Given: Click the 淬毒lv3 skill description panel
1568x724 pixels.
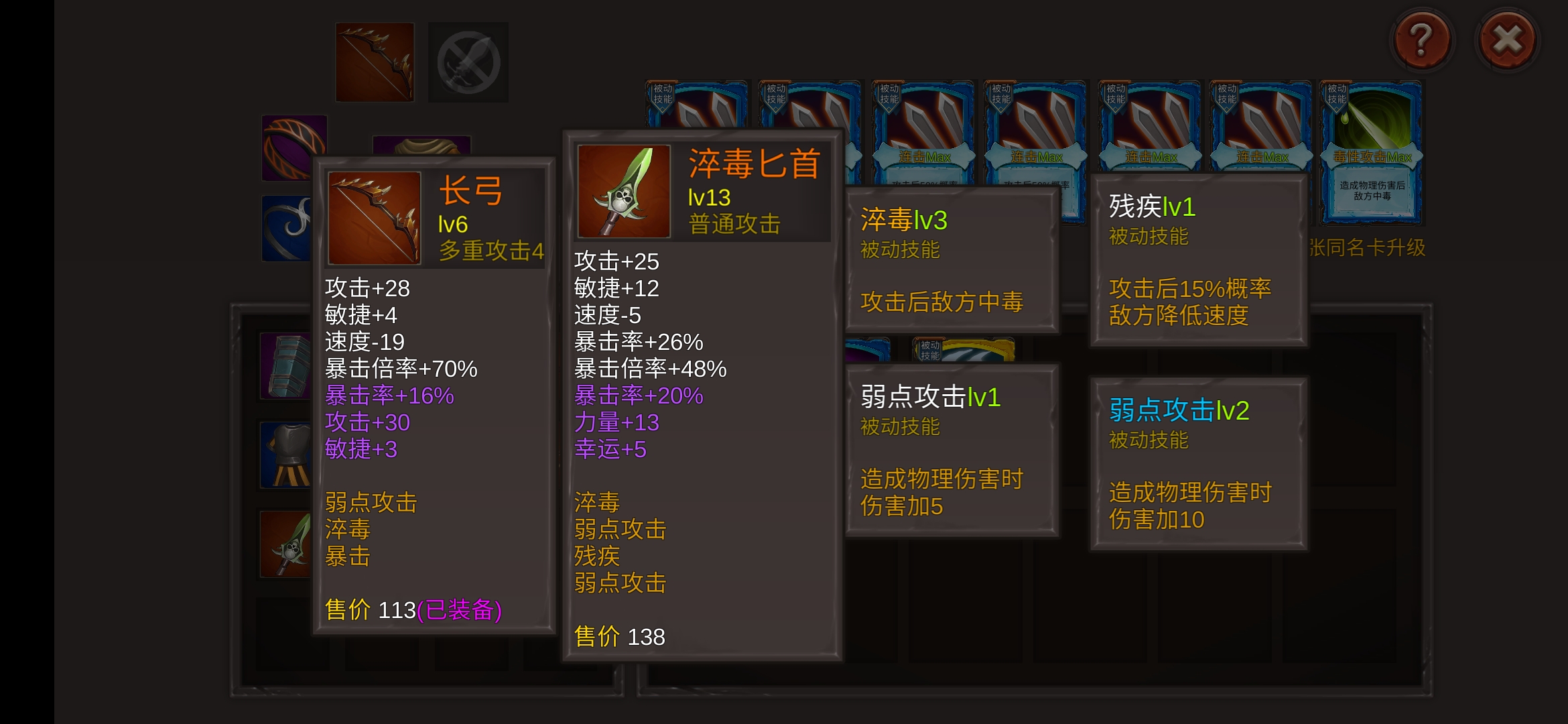Looking at the screenshot, I should 952,261.
